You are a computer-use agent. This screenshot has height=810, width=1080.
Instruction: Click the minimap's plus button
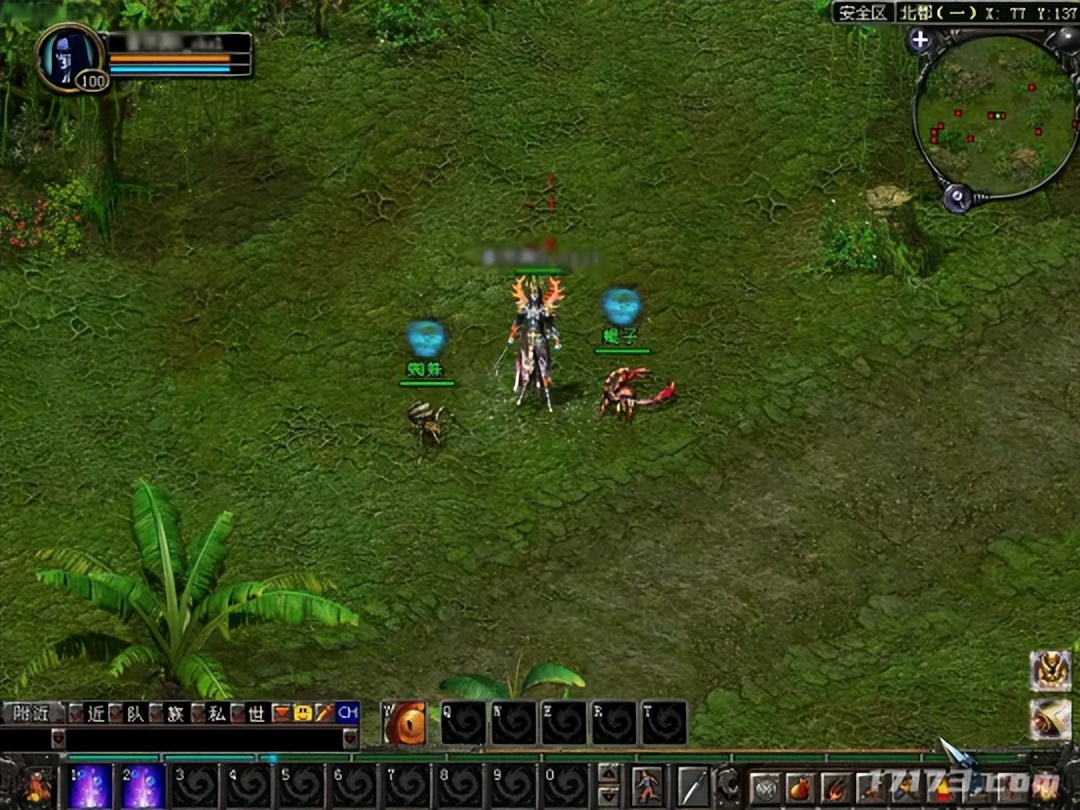click(920, 41)
